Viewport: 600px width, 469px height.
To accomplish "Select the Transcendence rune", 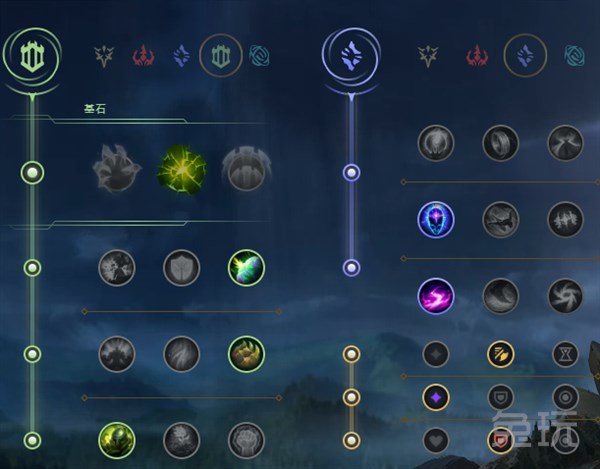I will pos(436,219).
